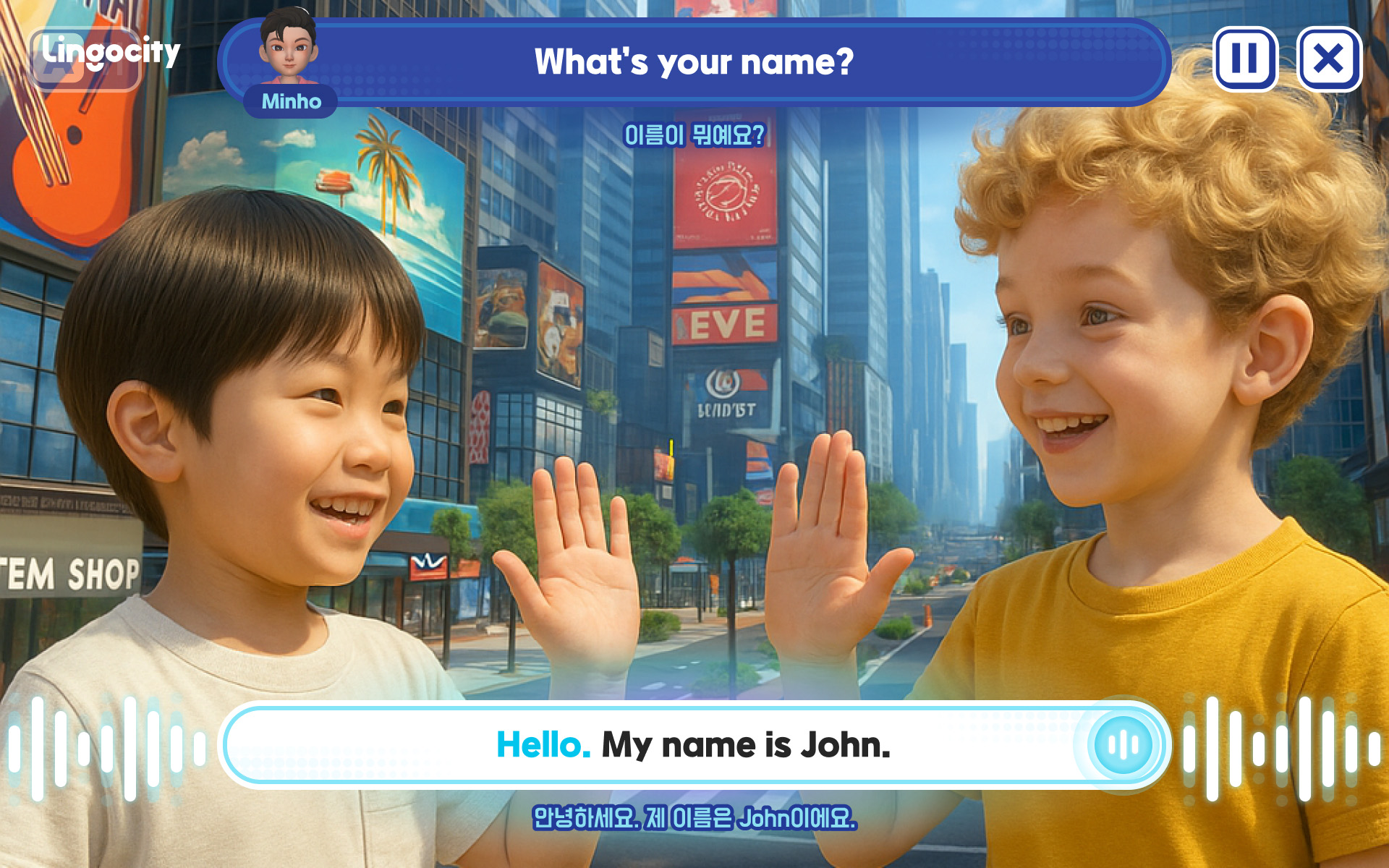
Task: Click the Lingocity logo
Action: pyautogui.click(x=109, y=54)
